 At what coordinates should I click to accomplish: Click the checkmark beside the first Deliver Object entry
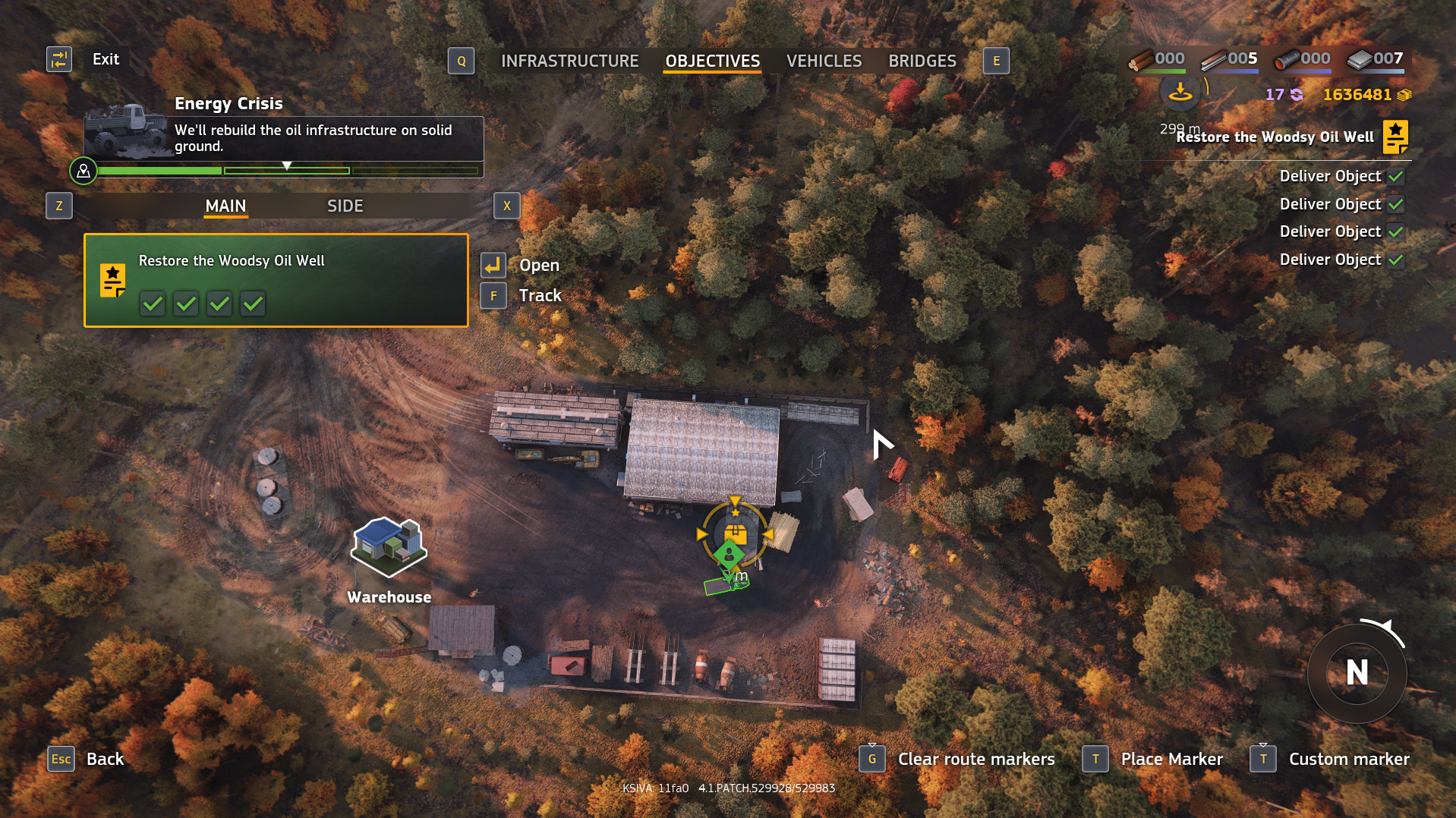pyautogui.click(x=1397, y=175)
